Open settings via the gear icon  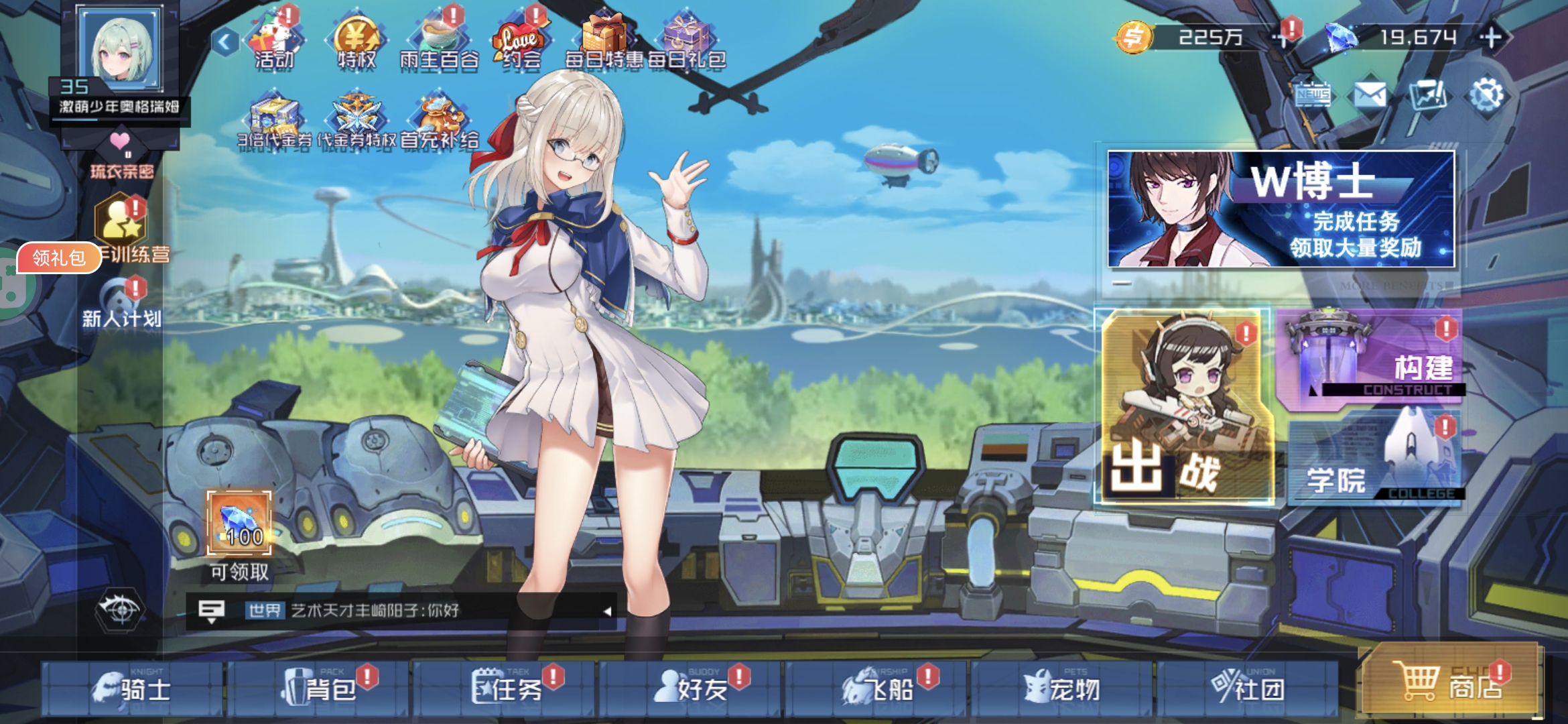click(x=1486, y=95)
